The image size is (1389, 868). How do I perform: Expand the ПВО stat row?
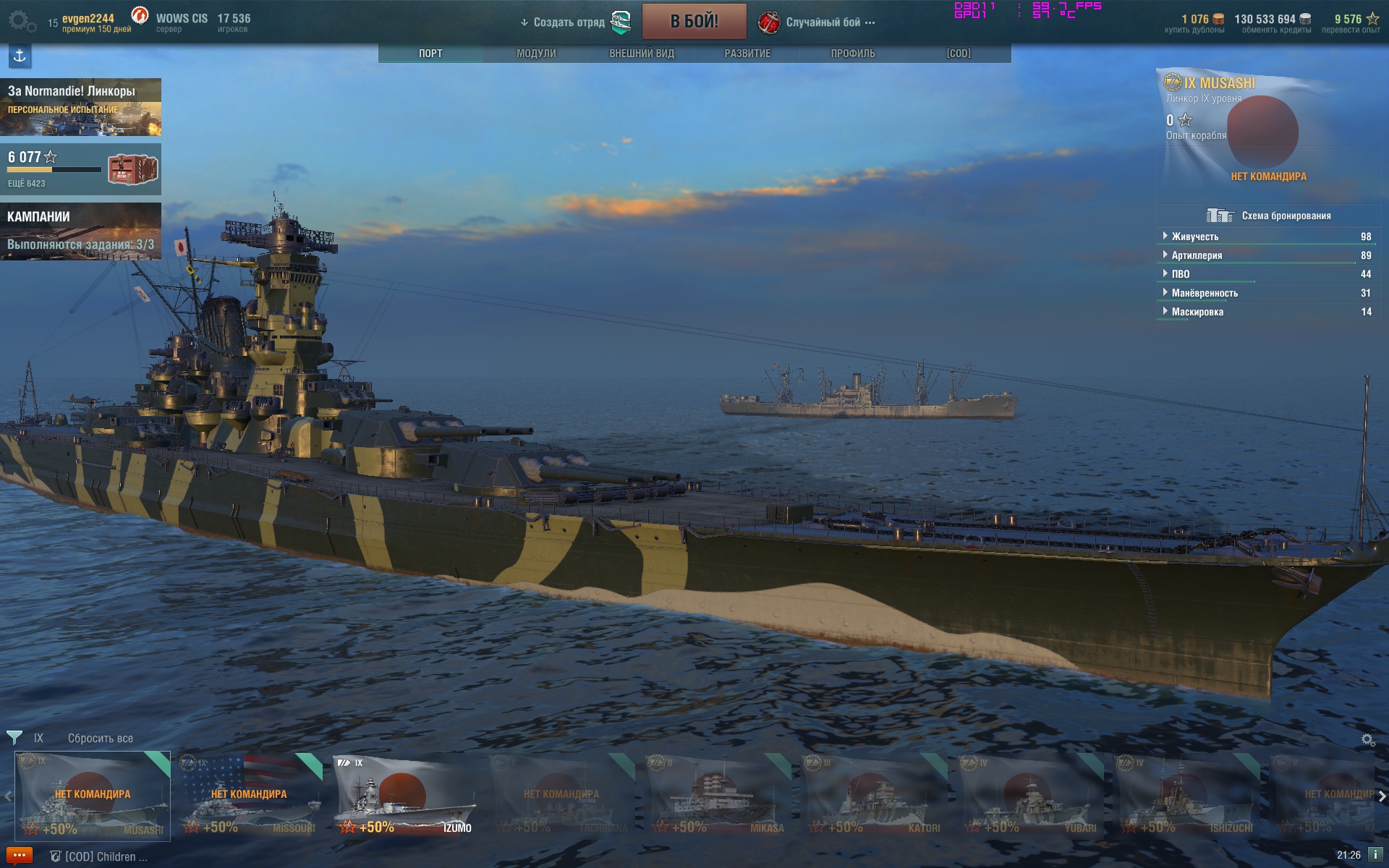[x=1181, y=274]
